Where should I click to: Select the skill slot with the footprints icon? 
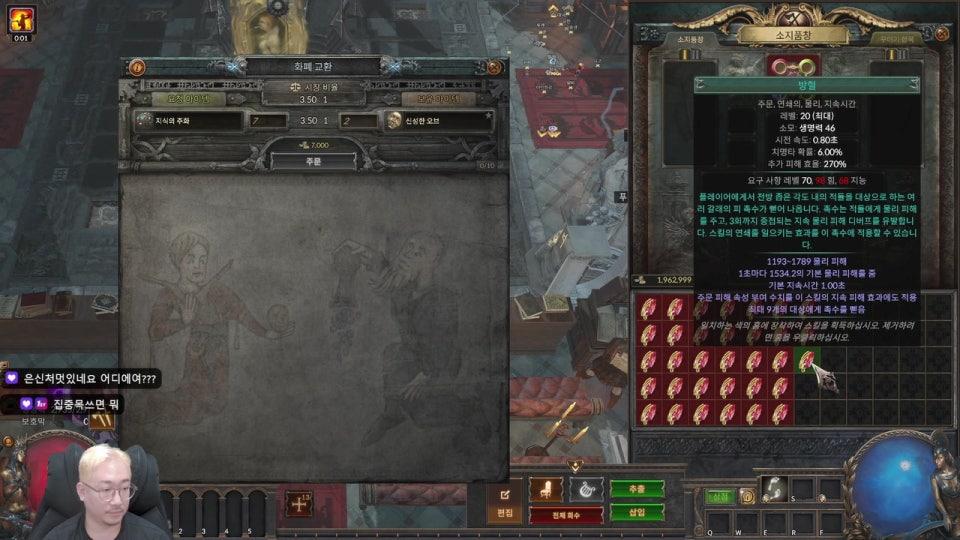773,488
